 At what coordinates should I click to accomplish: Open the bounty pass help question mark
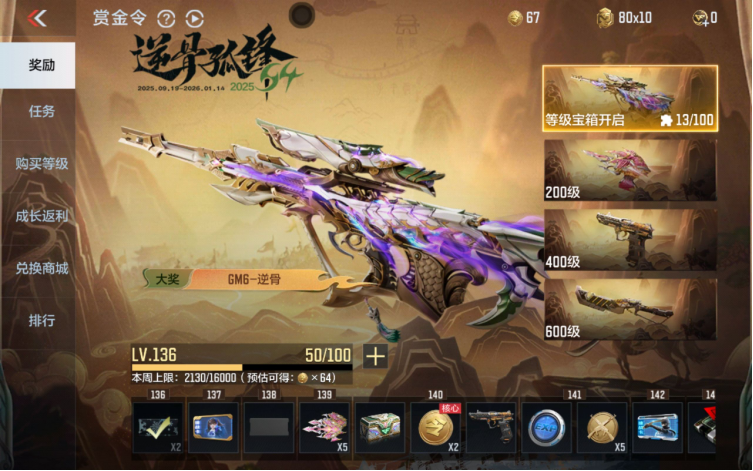coord(166,18)
